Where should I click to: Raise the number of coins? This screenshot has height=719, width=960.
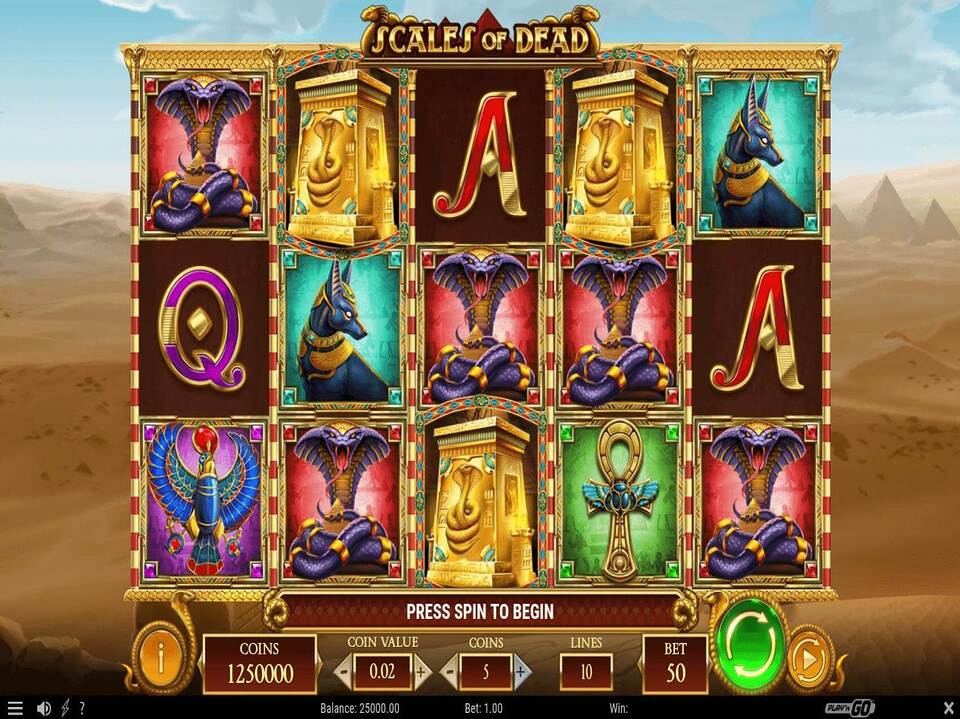click(x=522, y=672)
